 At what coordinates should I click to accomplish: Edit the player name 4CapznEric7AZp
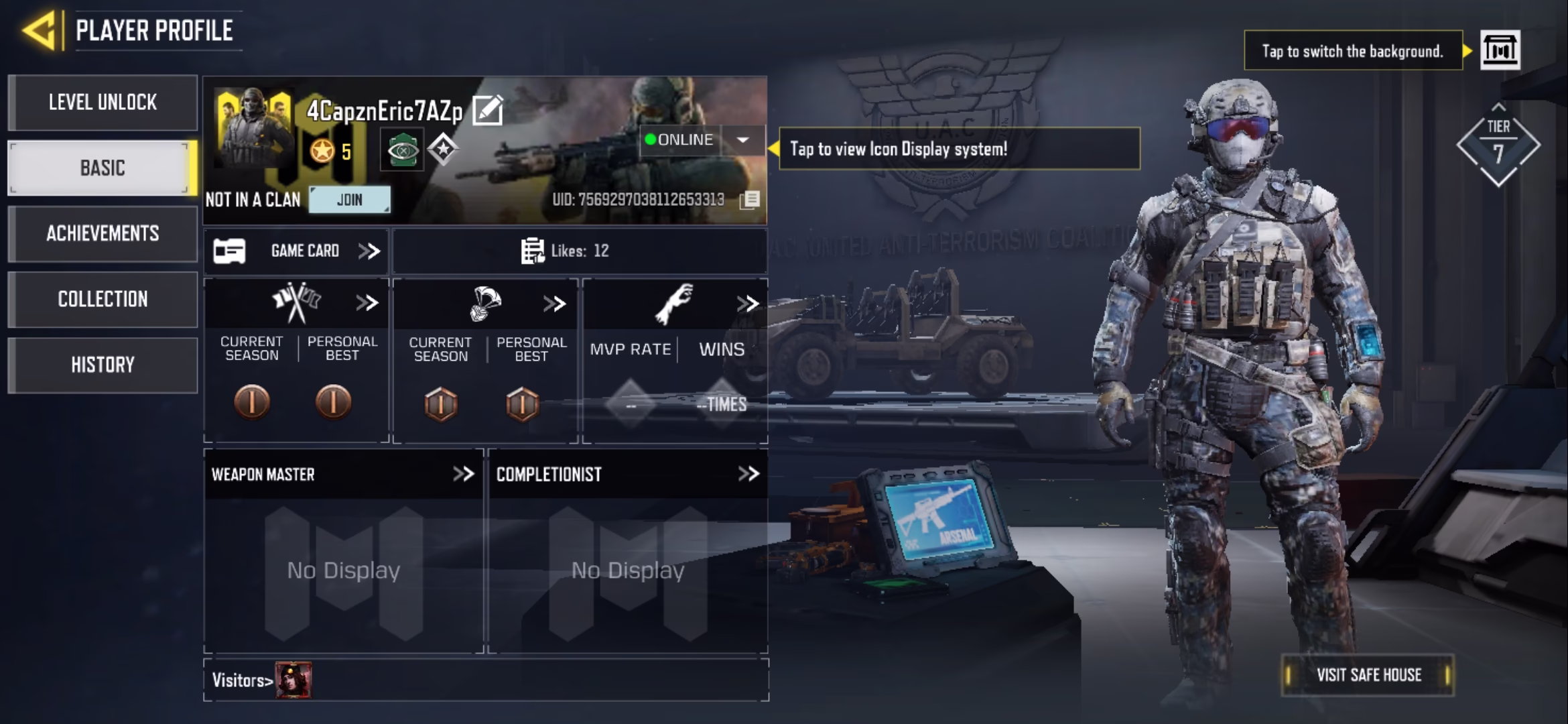click(x=488, y=111)
